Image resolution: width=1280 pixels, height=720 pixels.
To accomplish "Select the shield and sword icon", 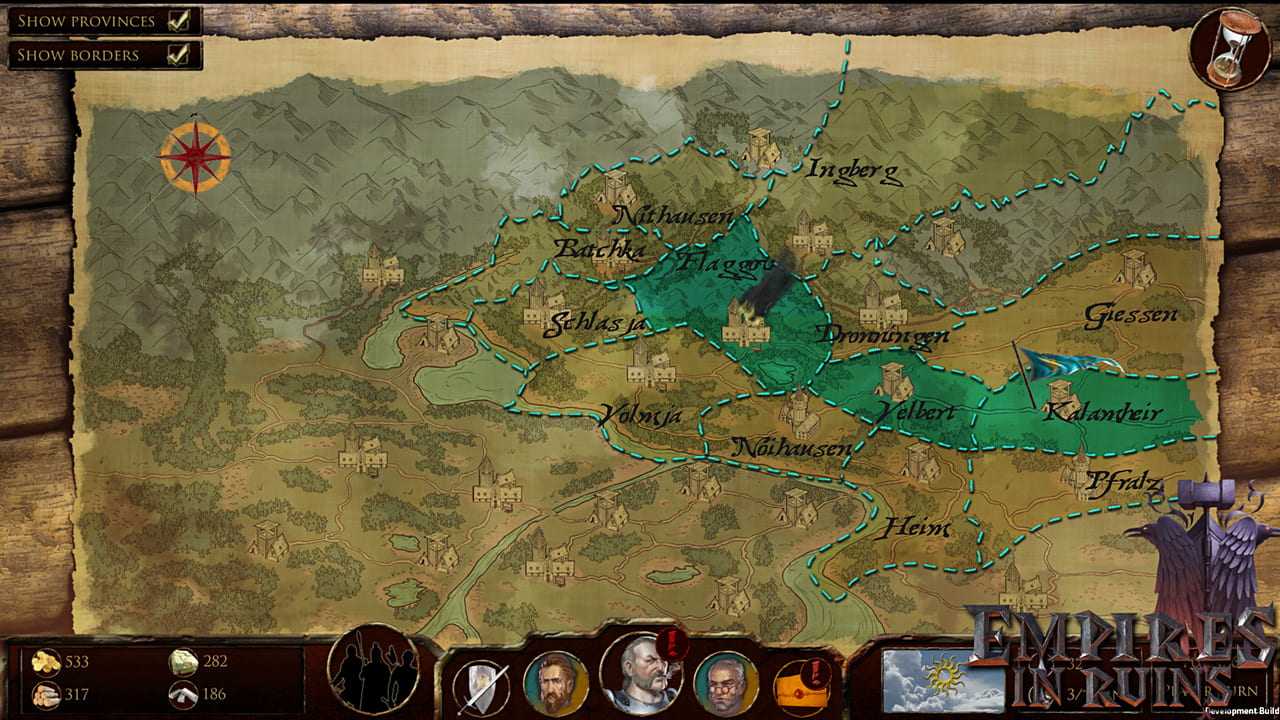I will pyautogui.click(x=481, y=686).
